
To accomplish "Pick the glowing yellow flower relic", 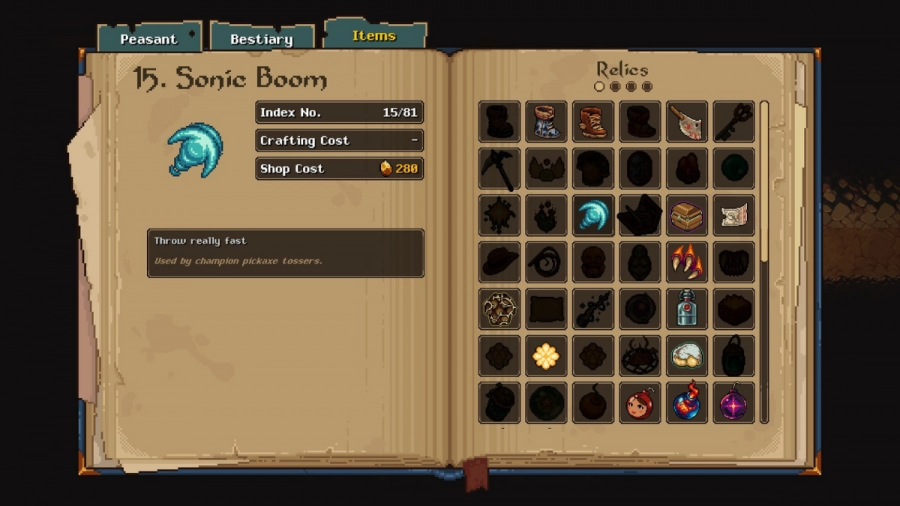I will click(546, 356).
